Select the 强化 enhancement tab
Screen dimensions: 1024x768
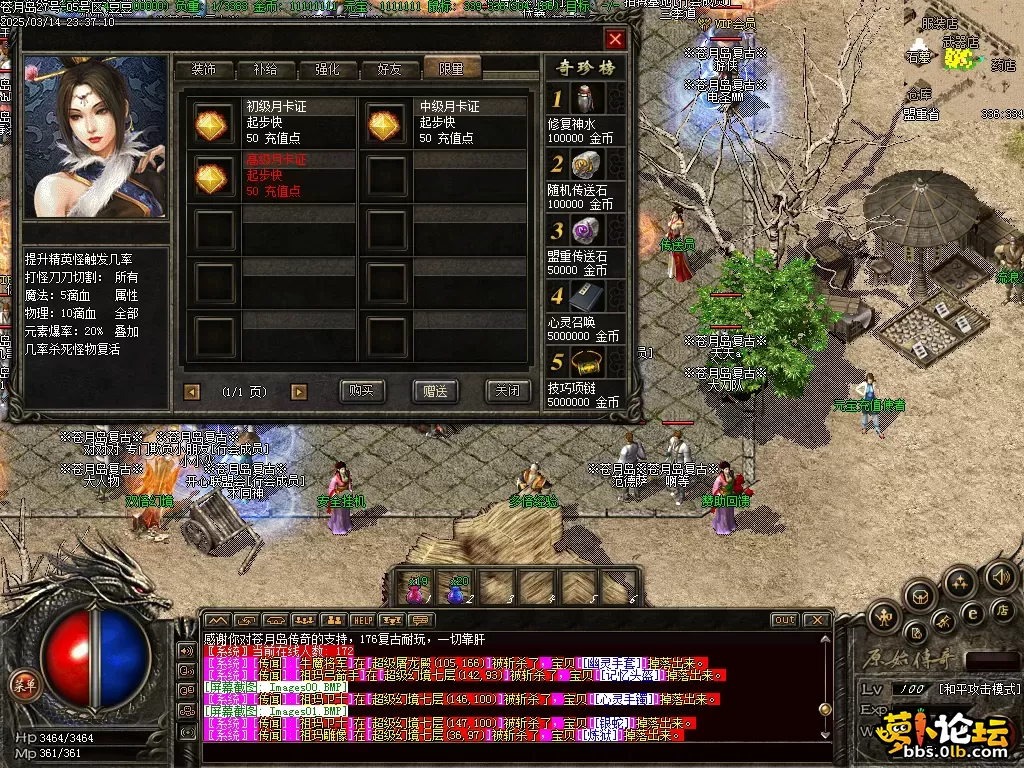point(328,69)
